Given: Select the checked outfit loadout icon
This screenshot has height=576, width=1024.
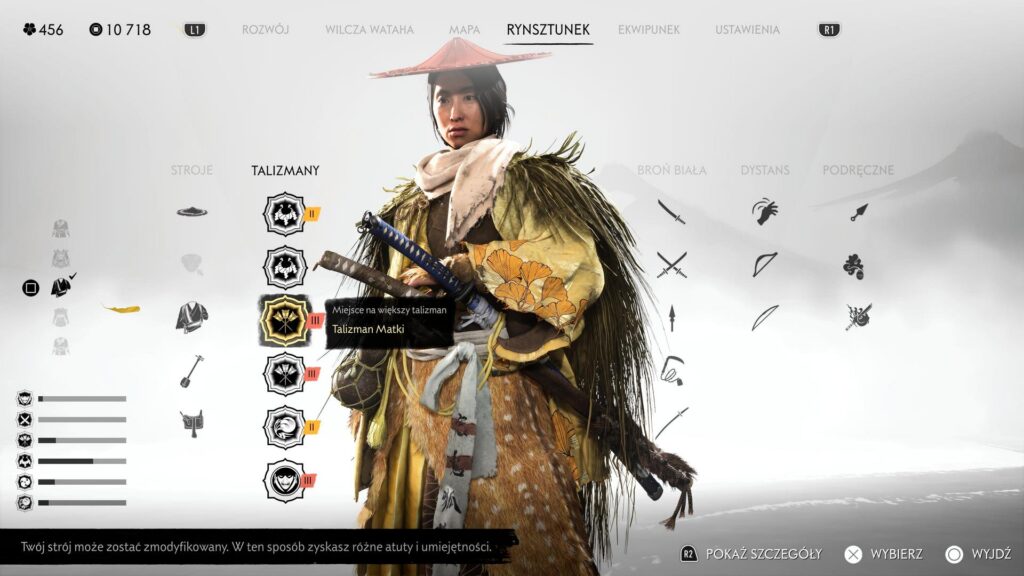Looking at the screenshot, I should 62,287.
